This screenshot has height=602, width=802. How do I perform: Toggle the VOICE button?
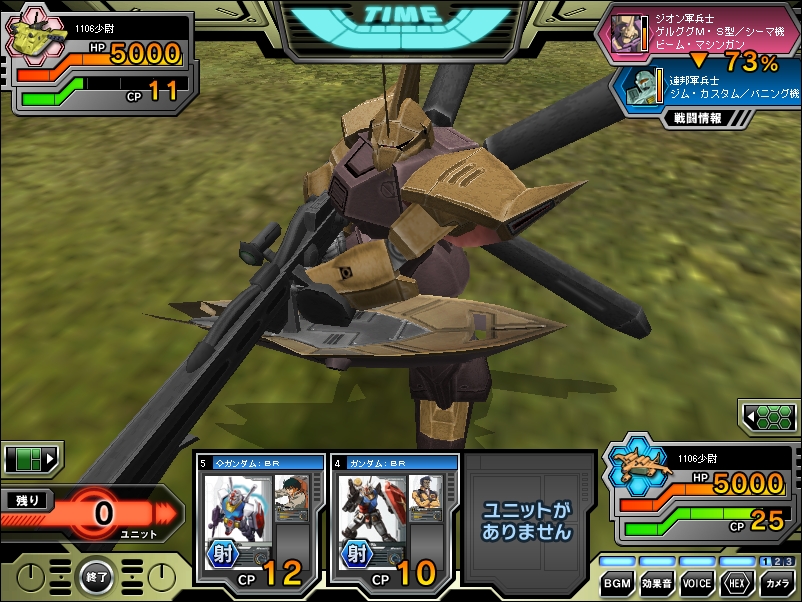[696, 583]
